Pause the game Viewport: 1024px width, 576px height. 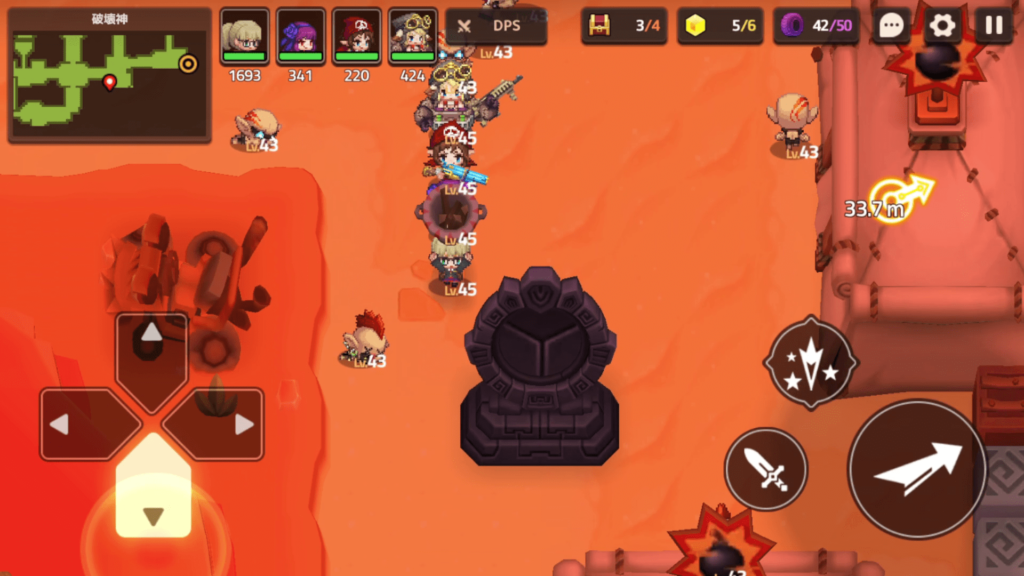click(x=994, y=26)
